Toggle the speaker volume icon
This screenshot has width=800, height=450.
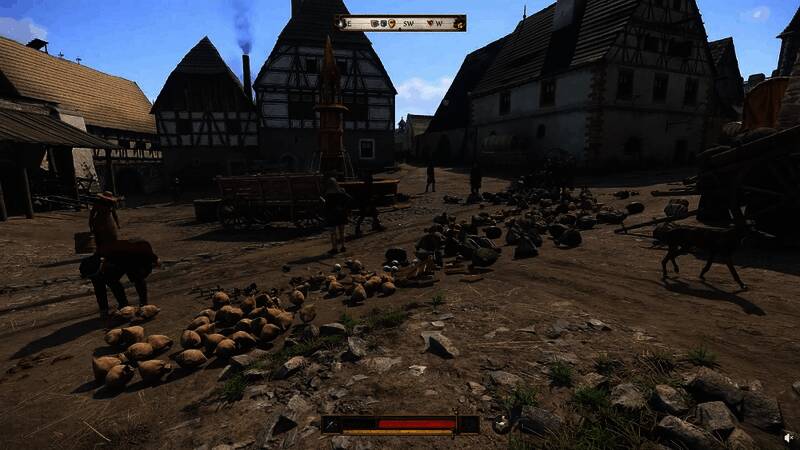point(788,436)
